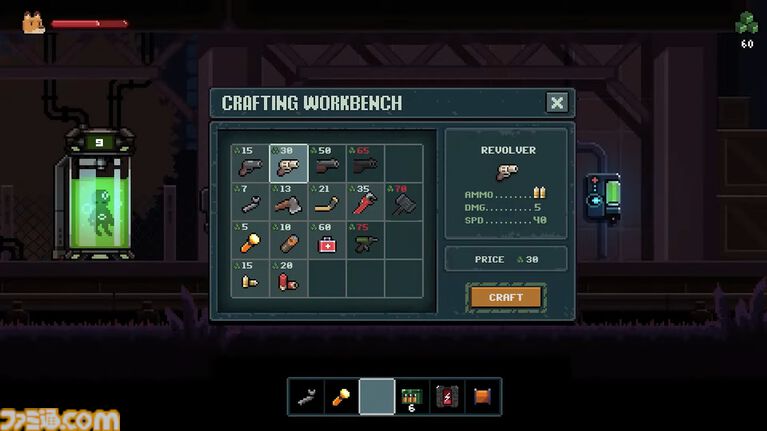Screen dimensions: 767x431
Task: Select the wrench in the hotbar
Action: click(x=307, y=396)
